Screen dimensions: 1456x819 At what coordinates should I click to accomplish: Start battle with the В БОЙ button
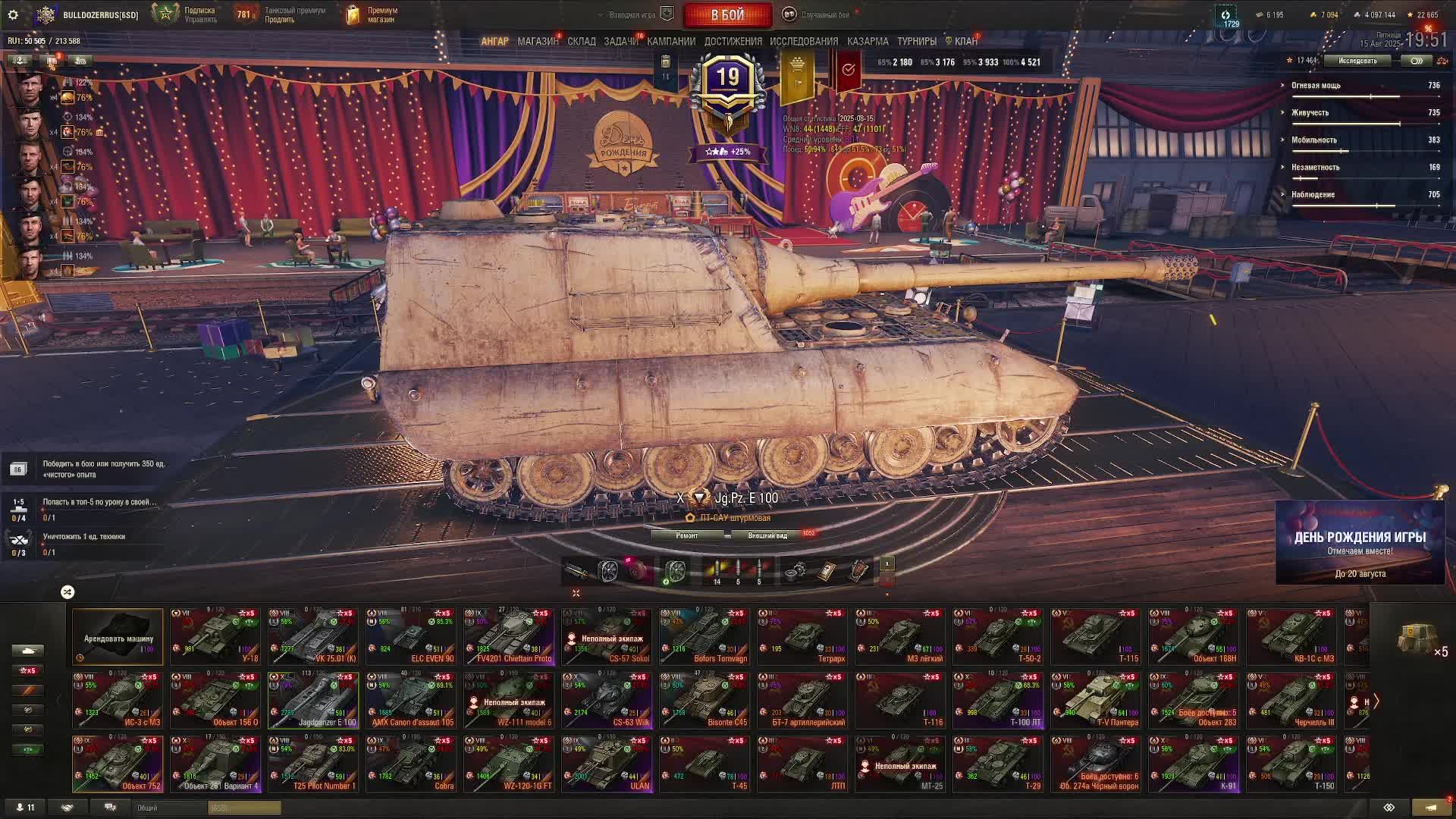727,14
